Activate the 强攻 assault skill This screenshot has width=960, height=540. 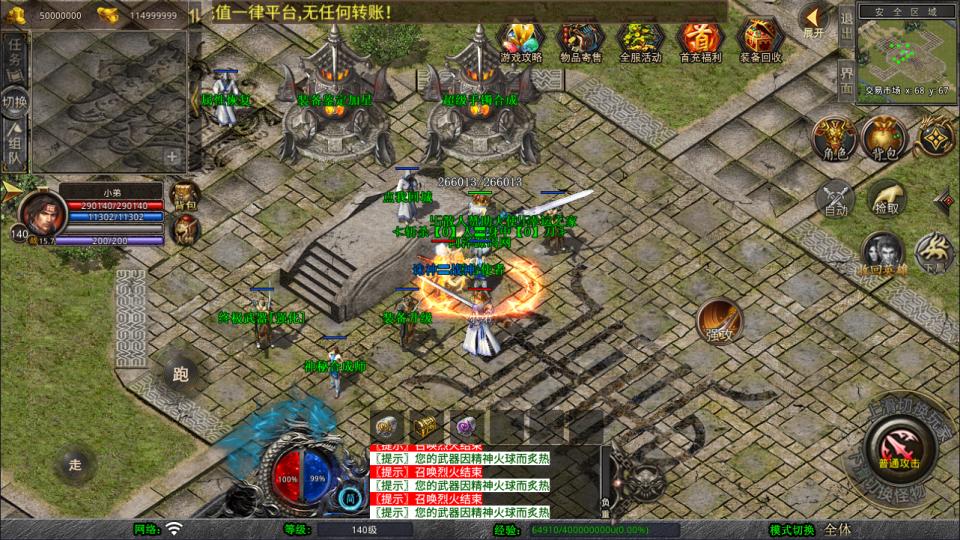pos(718,319)
